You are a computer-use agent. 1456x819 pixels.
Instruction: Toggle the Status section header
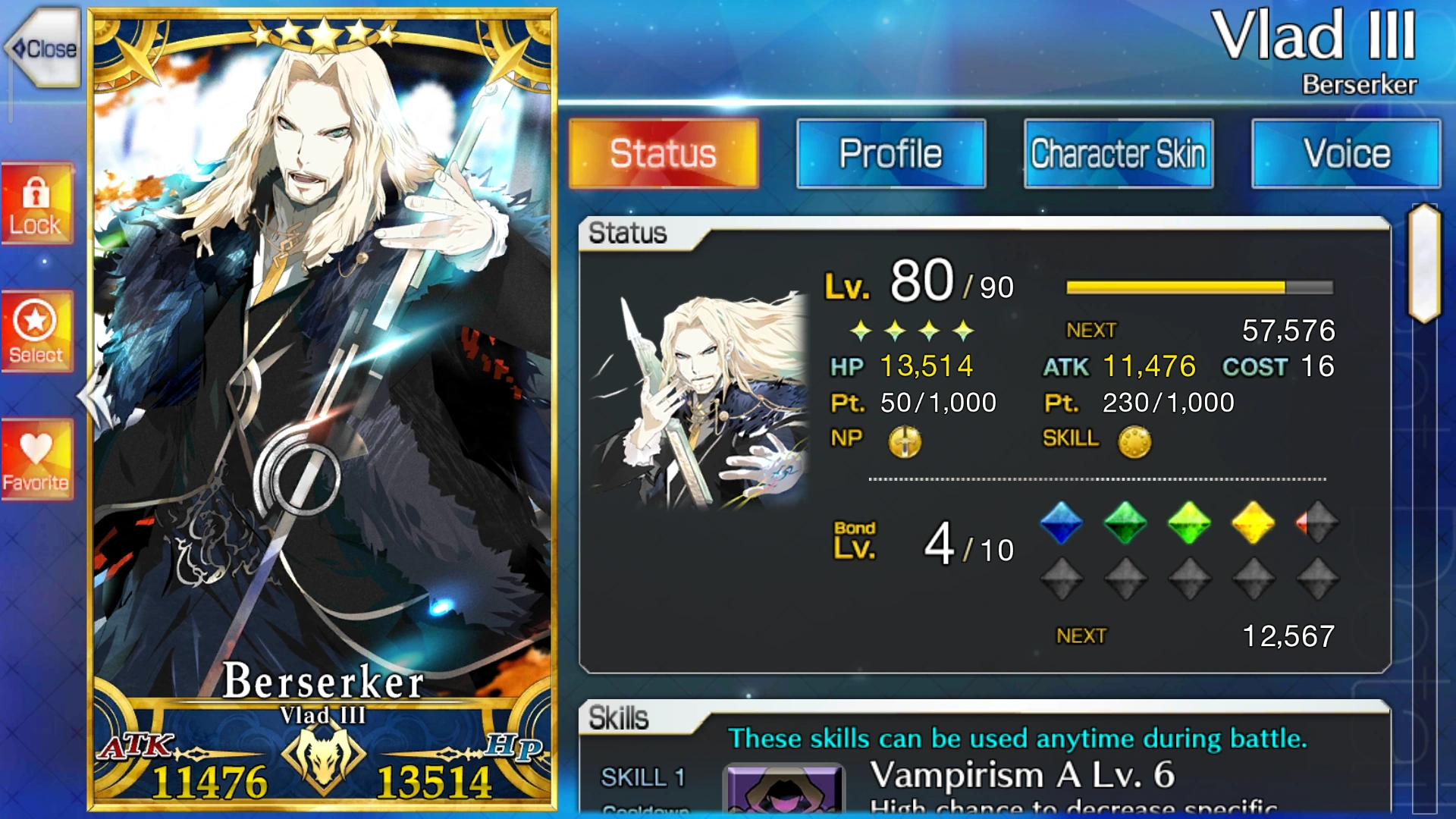click(x=630, y=234)
